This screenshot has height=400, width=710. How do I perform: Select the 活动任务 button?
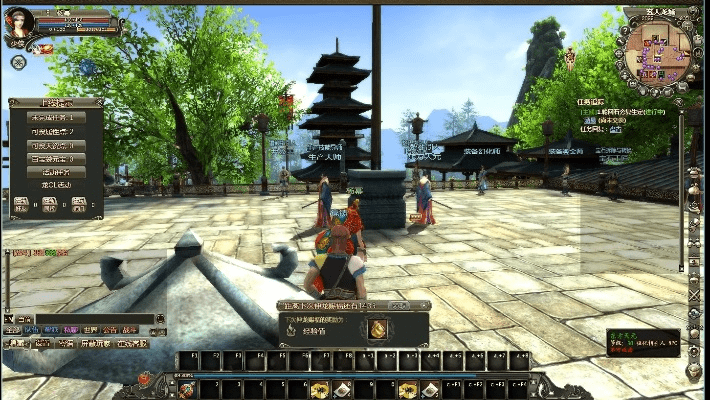(x=56, y=172)
